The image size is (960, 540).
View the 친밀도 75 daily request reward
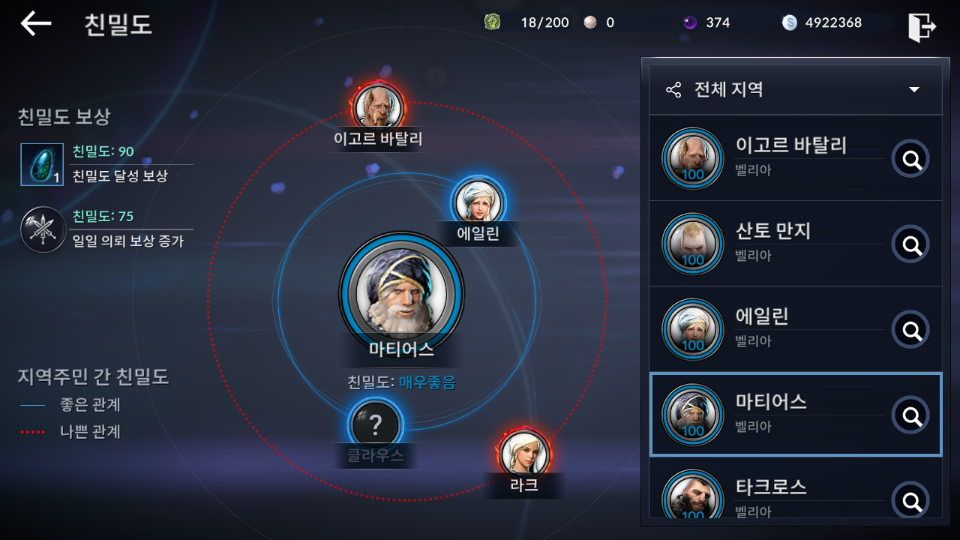click(42, 229)
